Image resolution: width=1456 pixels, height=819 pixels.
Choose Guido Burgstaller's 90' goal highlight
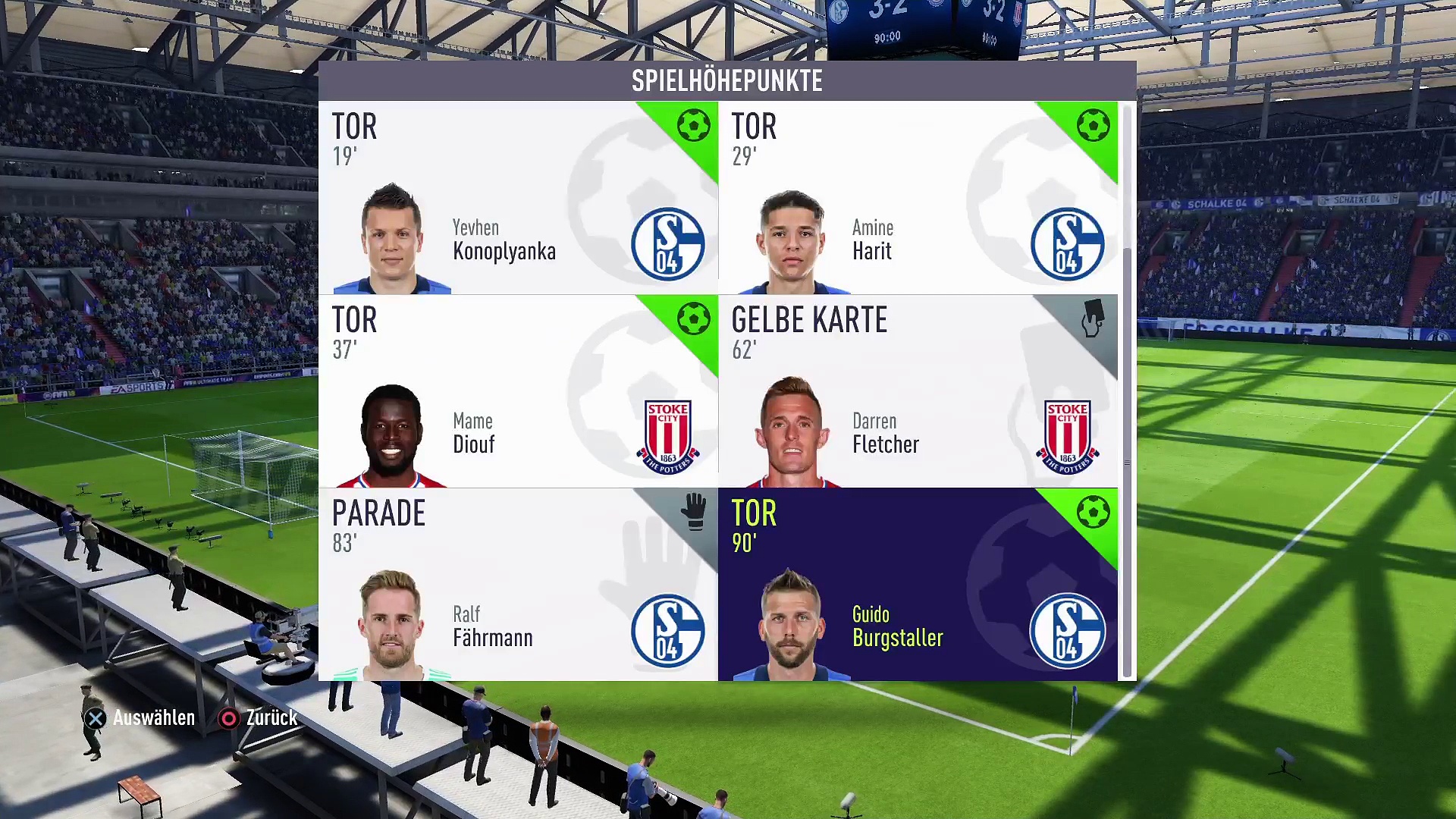tap(918, 585)
